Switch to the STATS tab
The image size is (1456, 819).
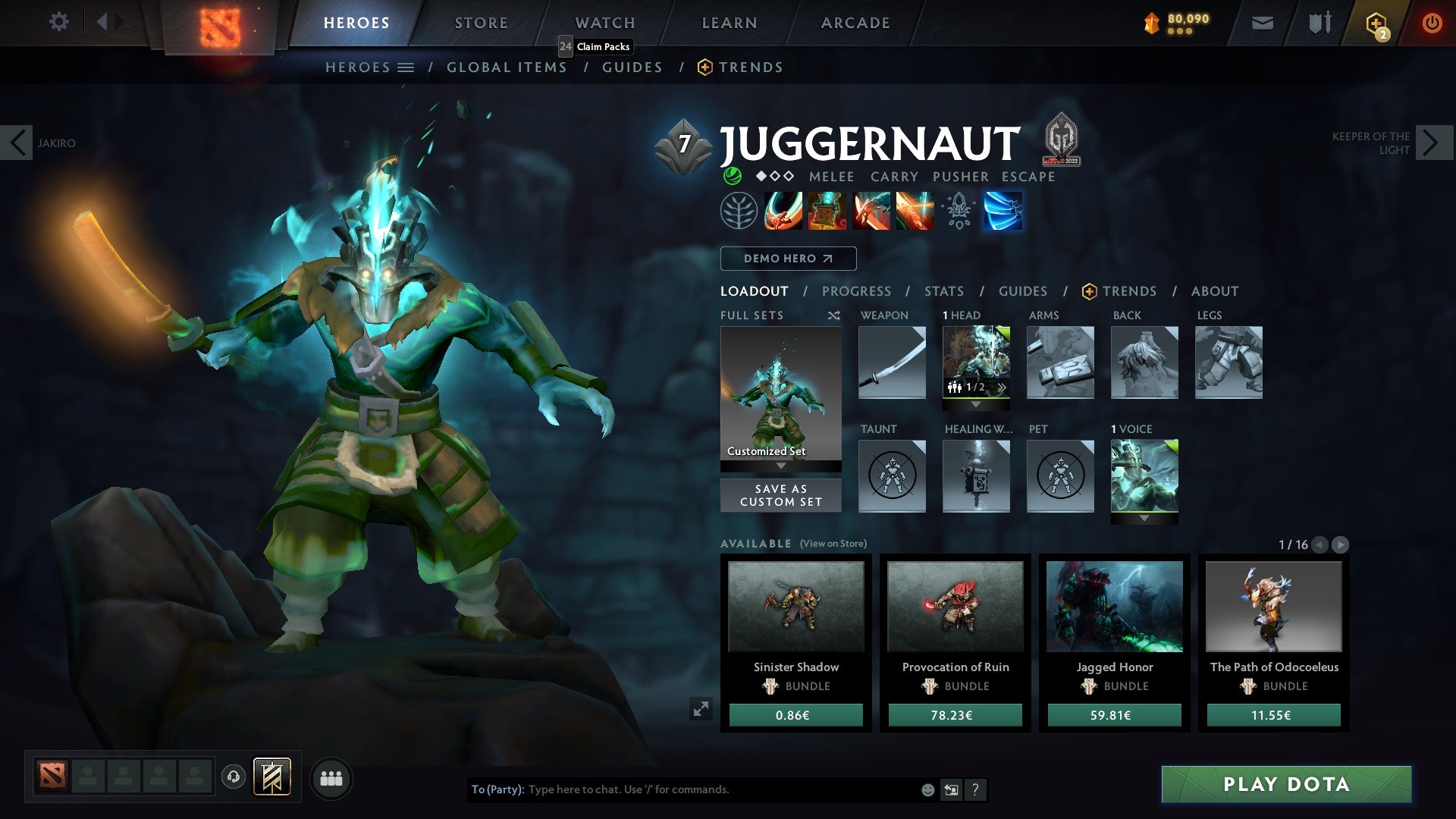coord(943,290)
